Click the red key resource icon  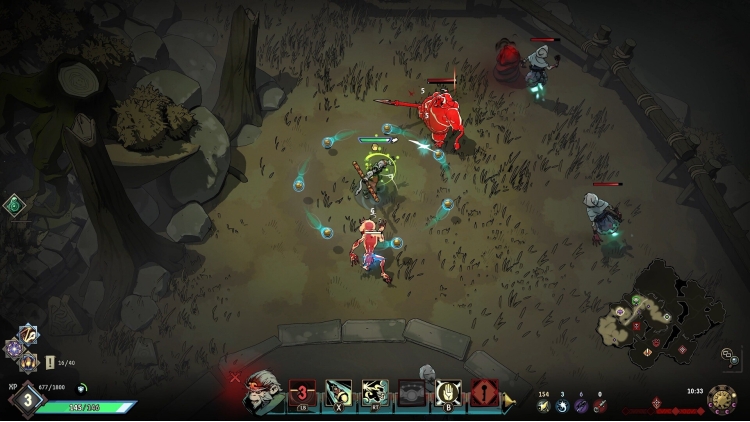[x=599, y=406]
